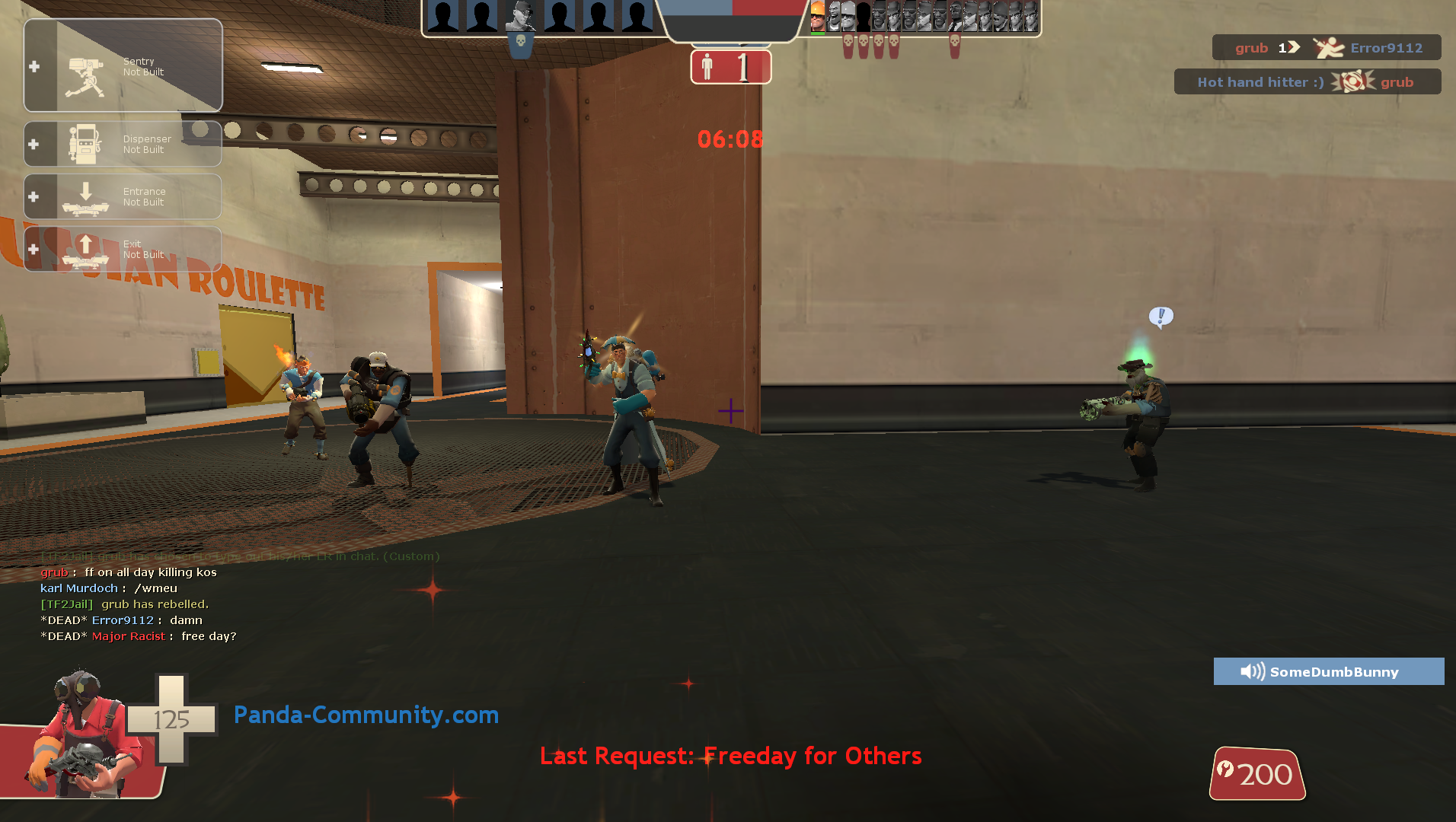Select the Sentry build icon
This screenshot has height=822, width=1456.
86,67
